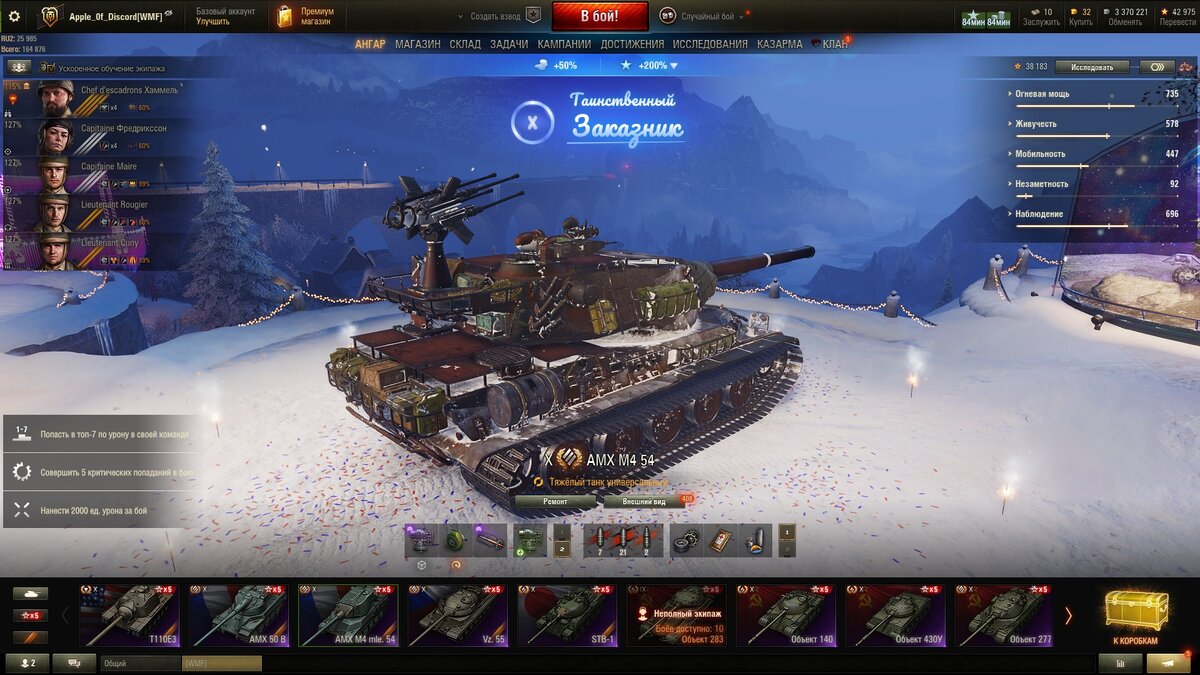Open the settings gear menu
Screen dimensions: 1200x675
14,16
